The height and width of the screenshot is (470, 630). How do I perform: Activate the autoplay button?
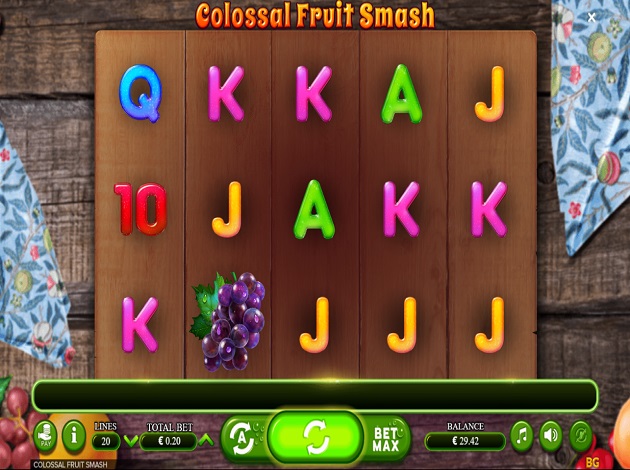point(240,436)
